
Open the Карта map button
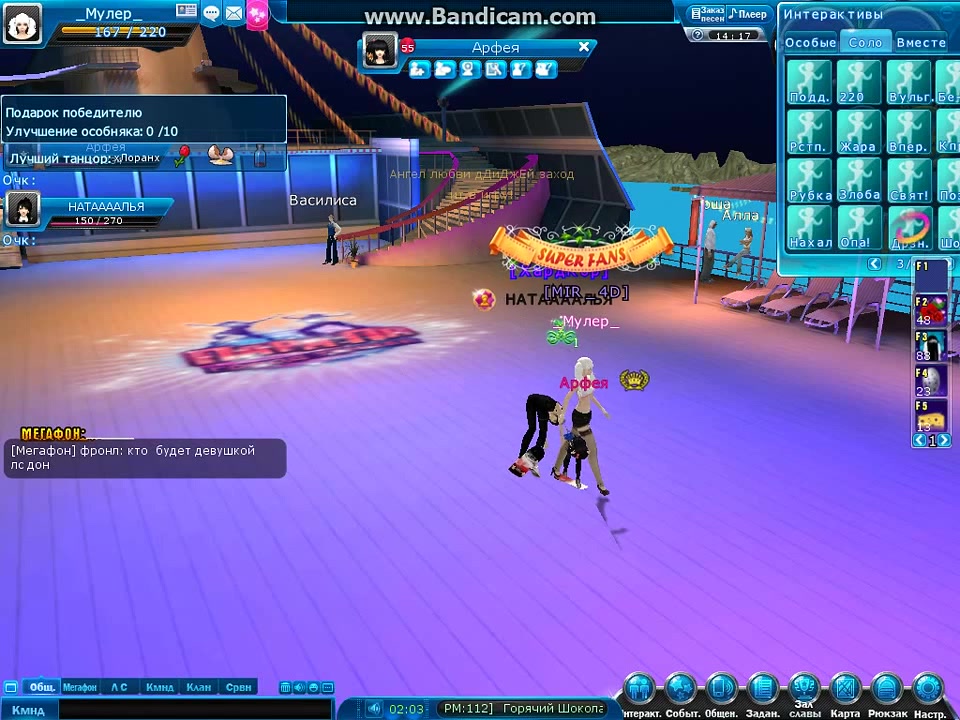845,690
